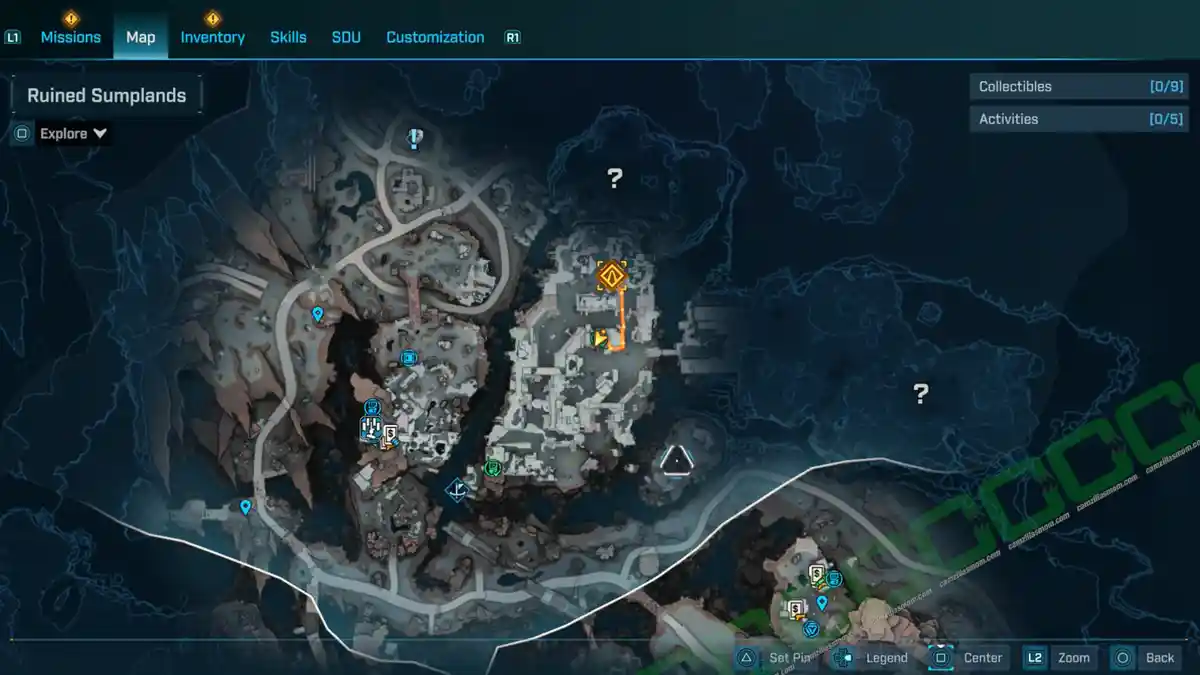Go back from the map screen

tap(1146, 657)
